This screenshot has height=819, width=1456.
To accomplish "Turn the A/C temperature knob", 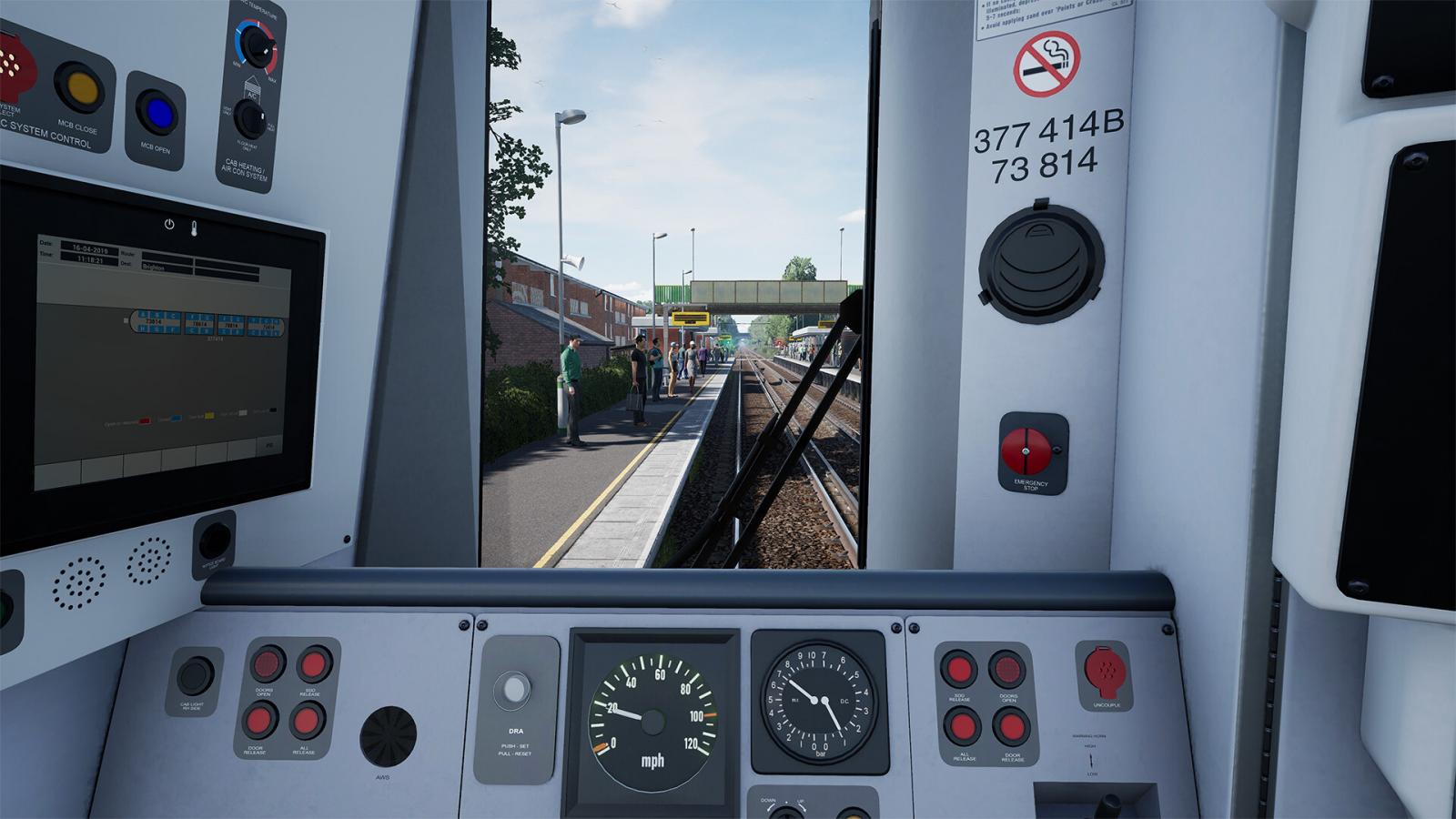I will coord(256,46).
